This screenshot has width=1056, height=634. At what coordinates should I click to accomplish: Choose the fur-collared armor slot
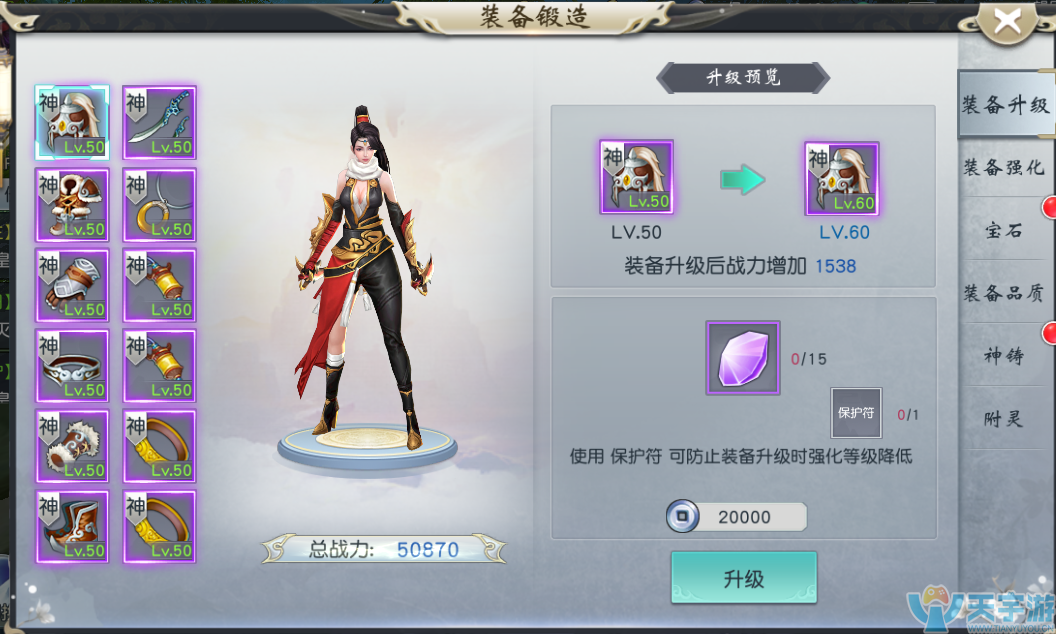(x=72, y=204)
